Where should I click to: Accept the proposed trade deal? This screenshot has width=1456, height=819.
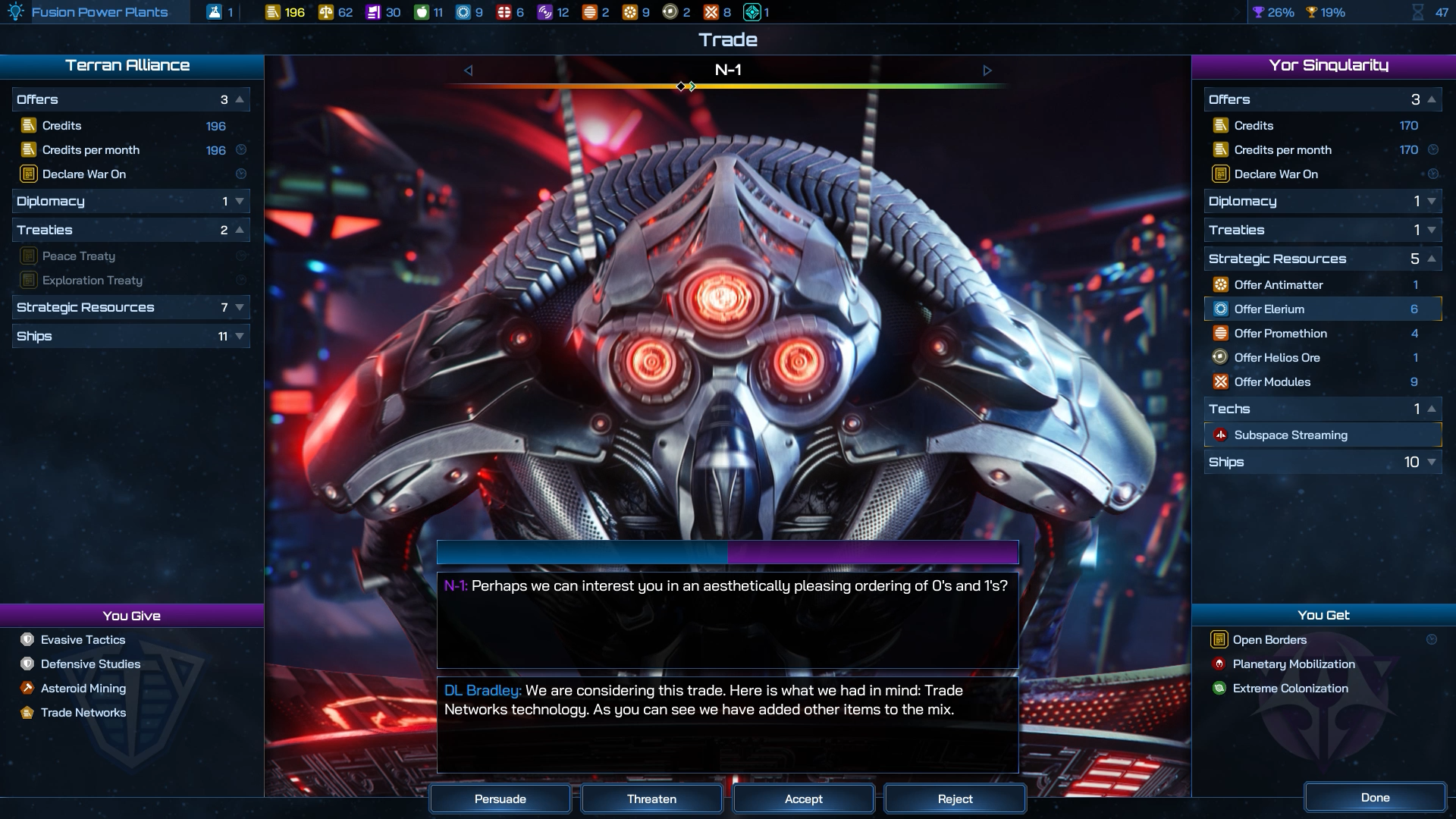(x=803, y=799)
